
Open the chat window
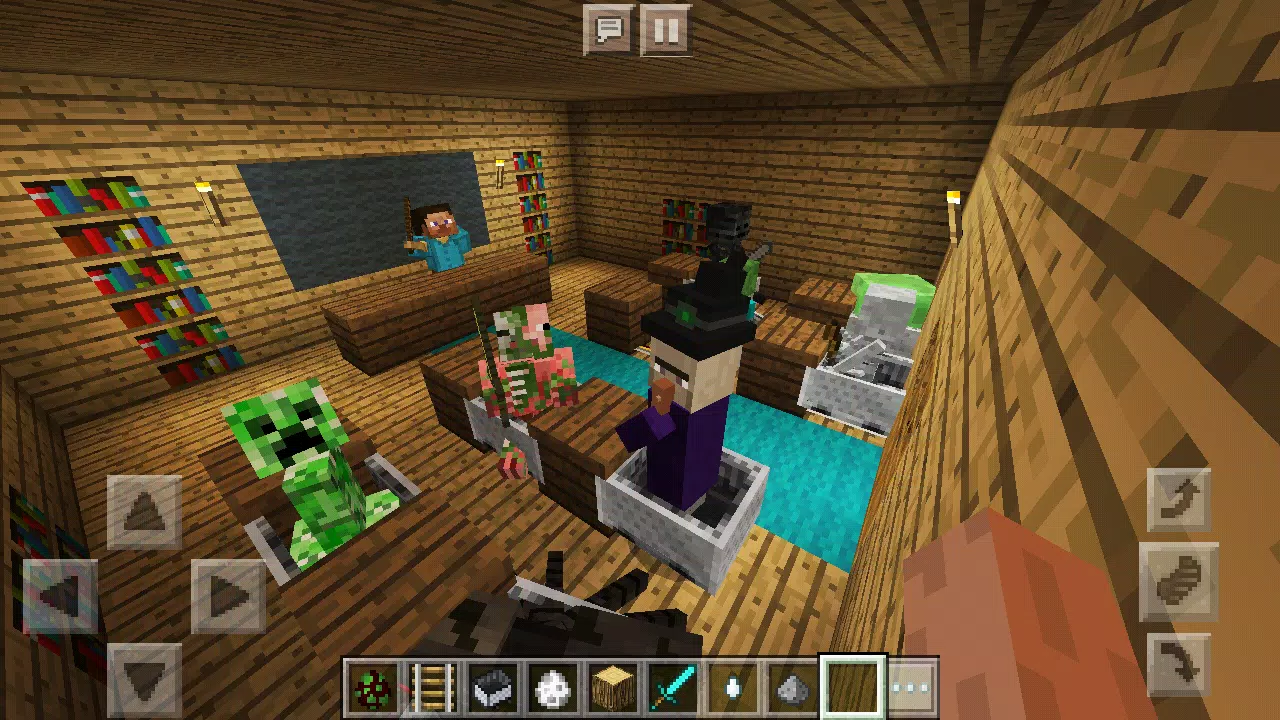(x=610, y=30)
